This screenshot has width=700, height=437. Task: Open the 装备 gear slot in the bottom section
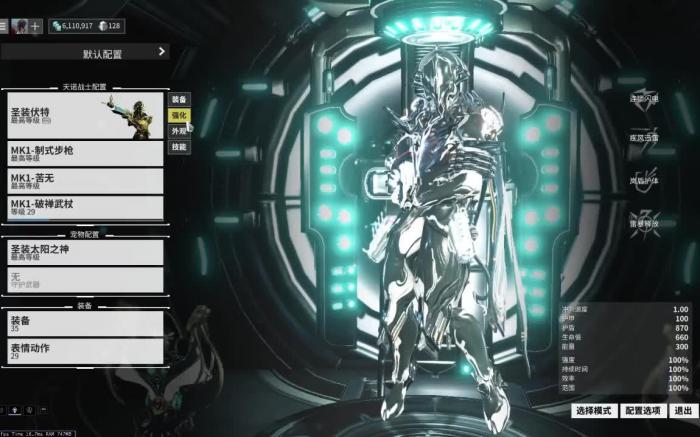pos(84,323)
